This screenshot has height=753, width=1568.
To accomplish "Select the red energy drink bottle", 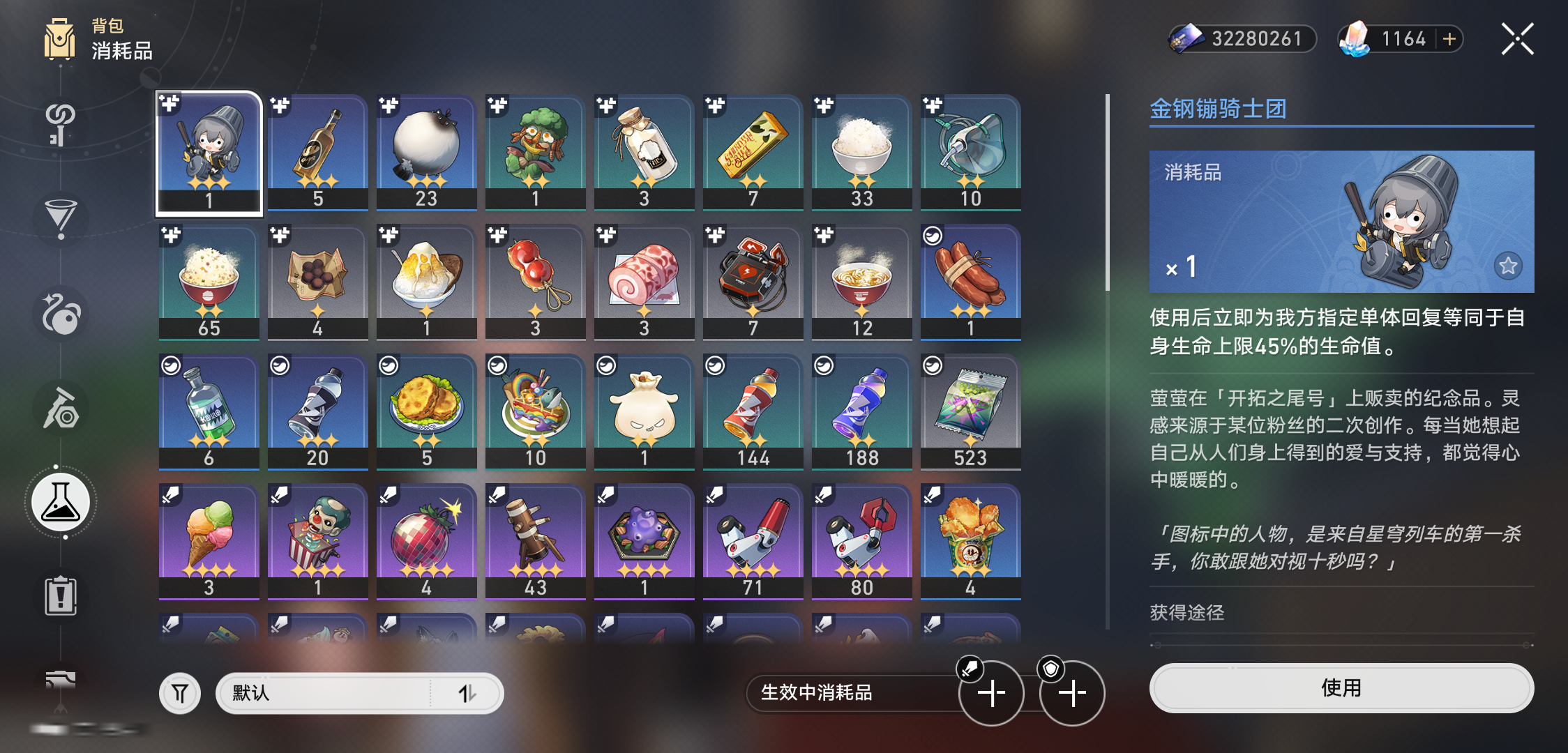I will click(753, 412).
